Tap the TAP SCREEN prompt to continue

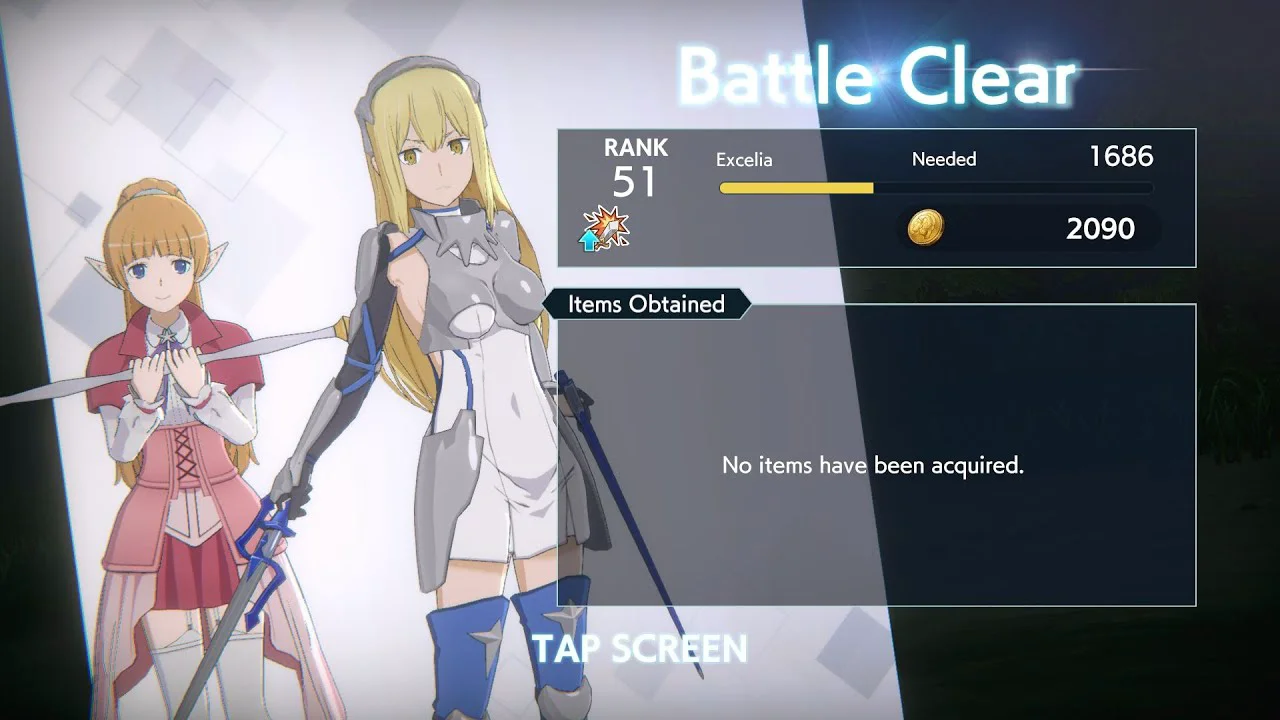pos(640,648)
